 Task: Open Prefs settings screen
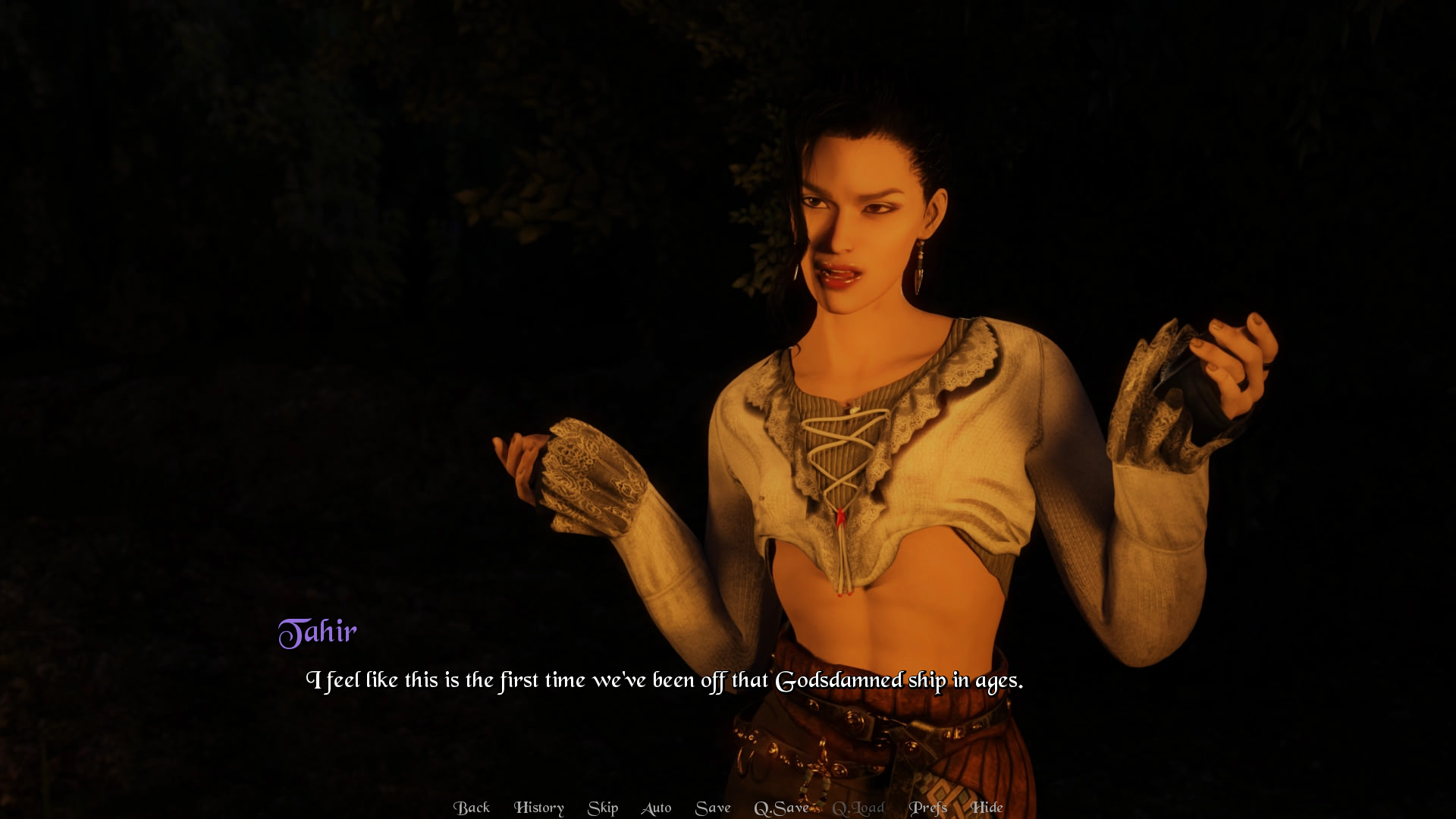point(928,808)
